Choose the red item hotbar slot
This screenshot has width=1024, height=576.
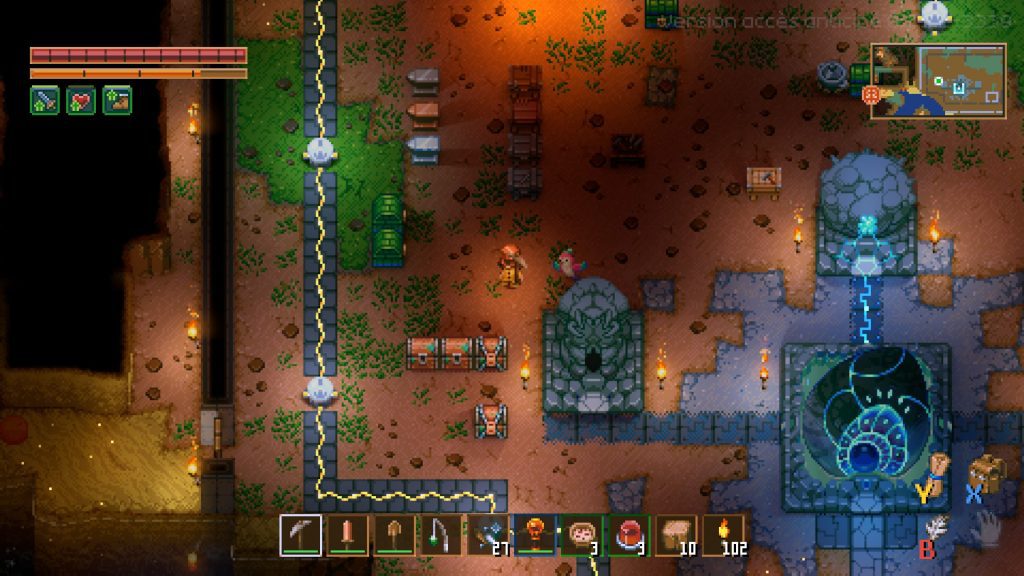pos(629,535)
